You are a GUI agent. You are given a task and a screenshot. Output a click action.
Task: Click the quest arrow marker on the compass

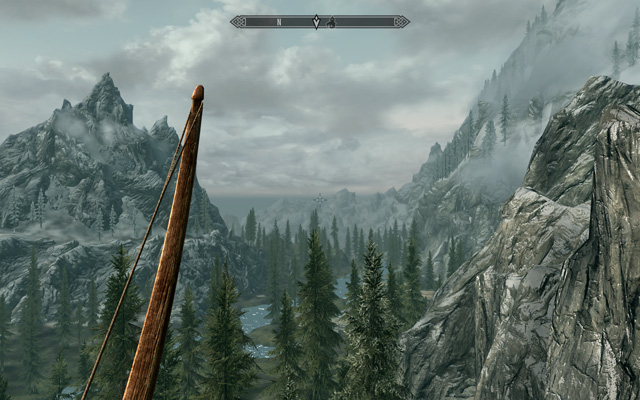(317, 21)
